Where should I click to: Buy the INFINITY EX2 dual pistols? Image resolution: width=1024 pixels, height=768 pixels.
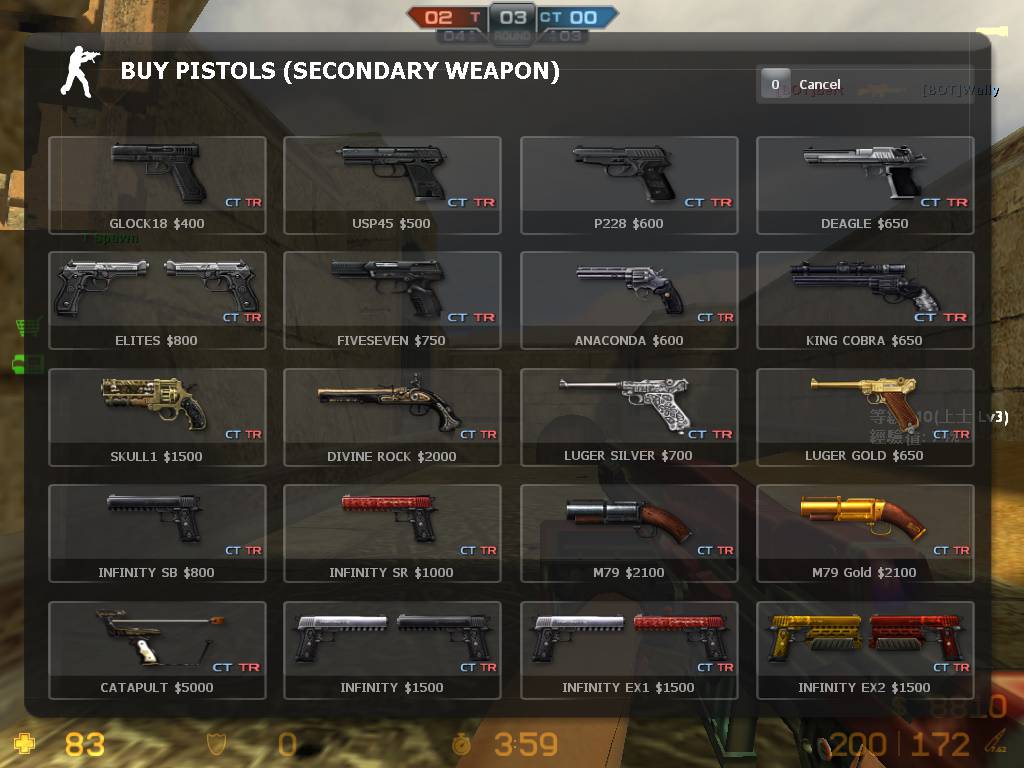pos(865,649)
